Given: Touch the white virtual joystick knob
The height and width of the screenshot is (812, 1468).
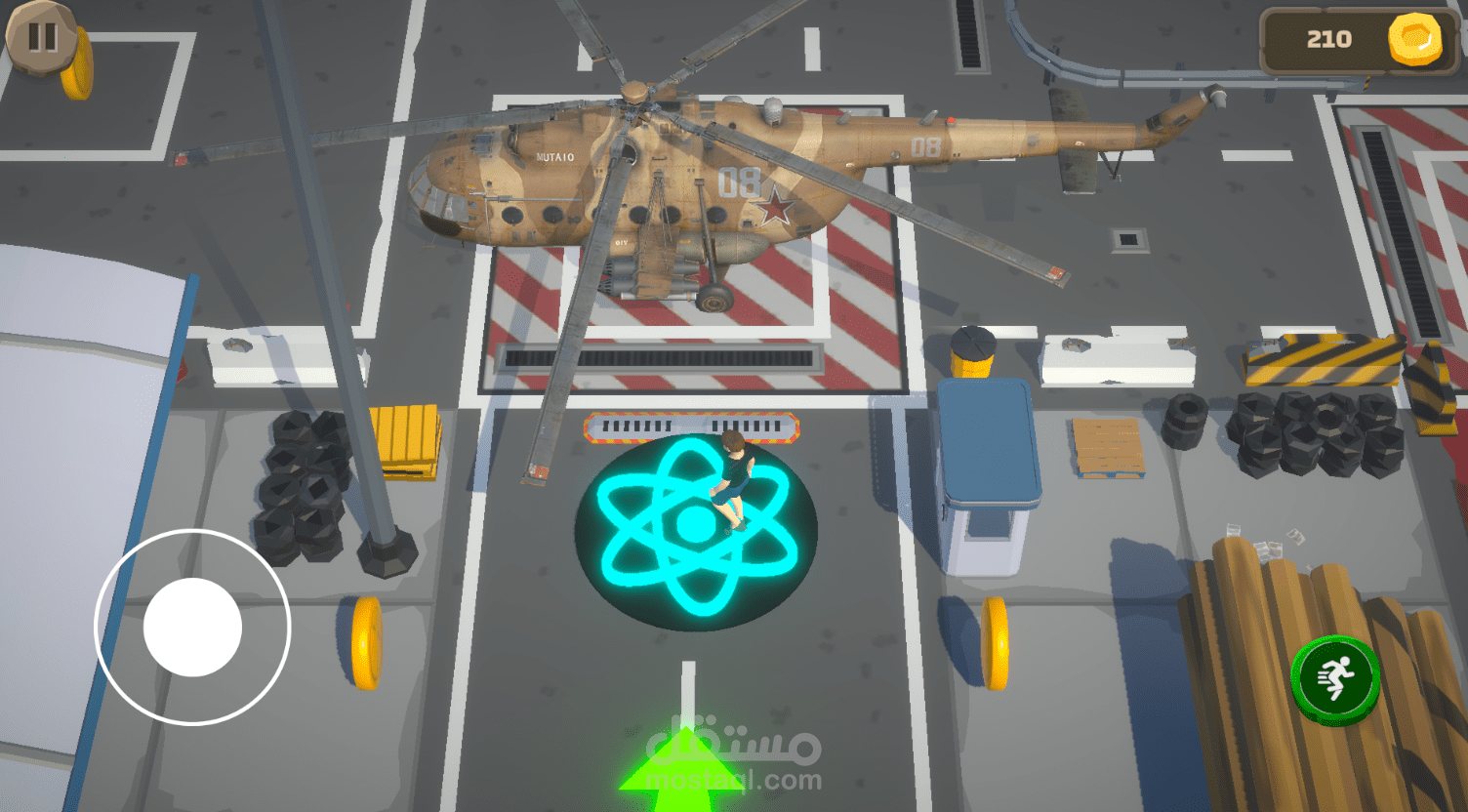Looking at the screenshot, I should (192, 628).
